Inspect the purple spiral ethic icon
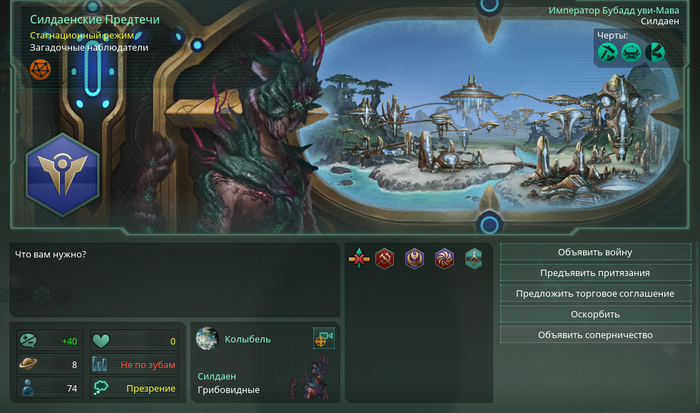This screenshot has width=700, height=413. [444, 259]
